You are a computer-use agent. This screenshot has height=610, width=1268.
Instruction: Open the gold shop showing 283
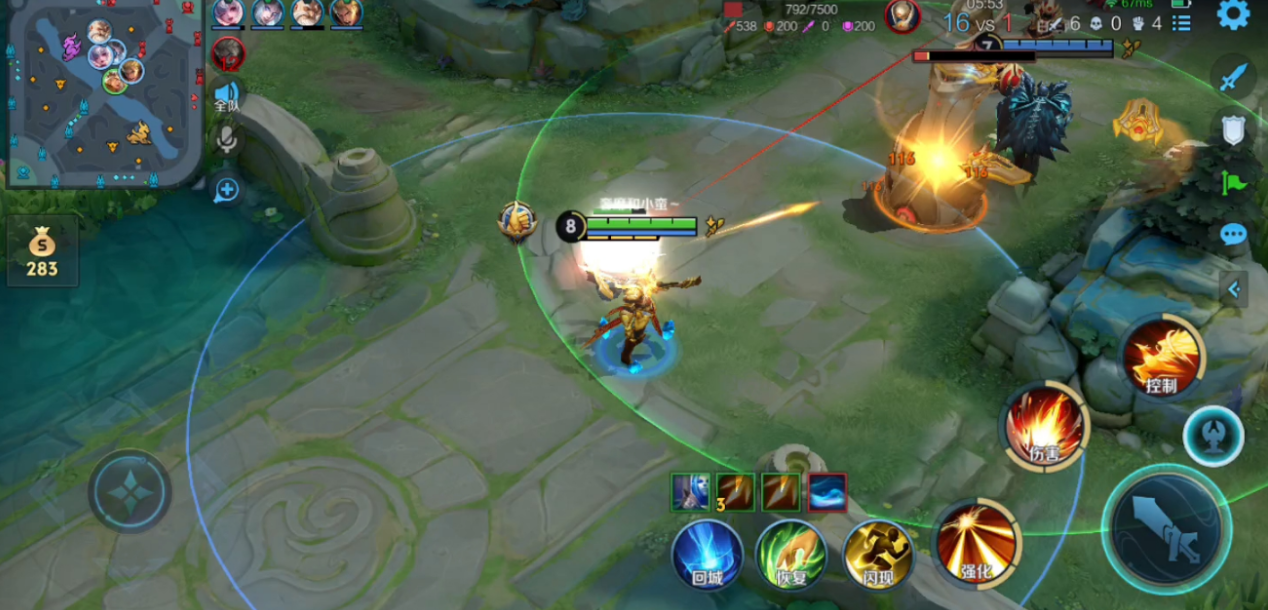42,252
